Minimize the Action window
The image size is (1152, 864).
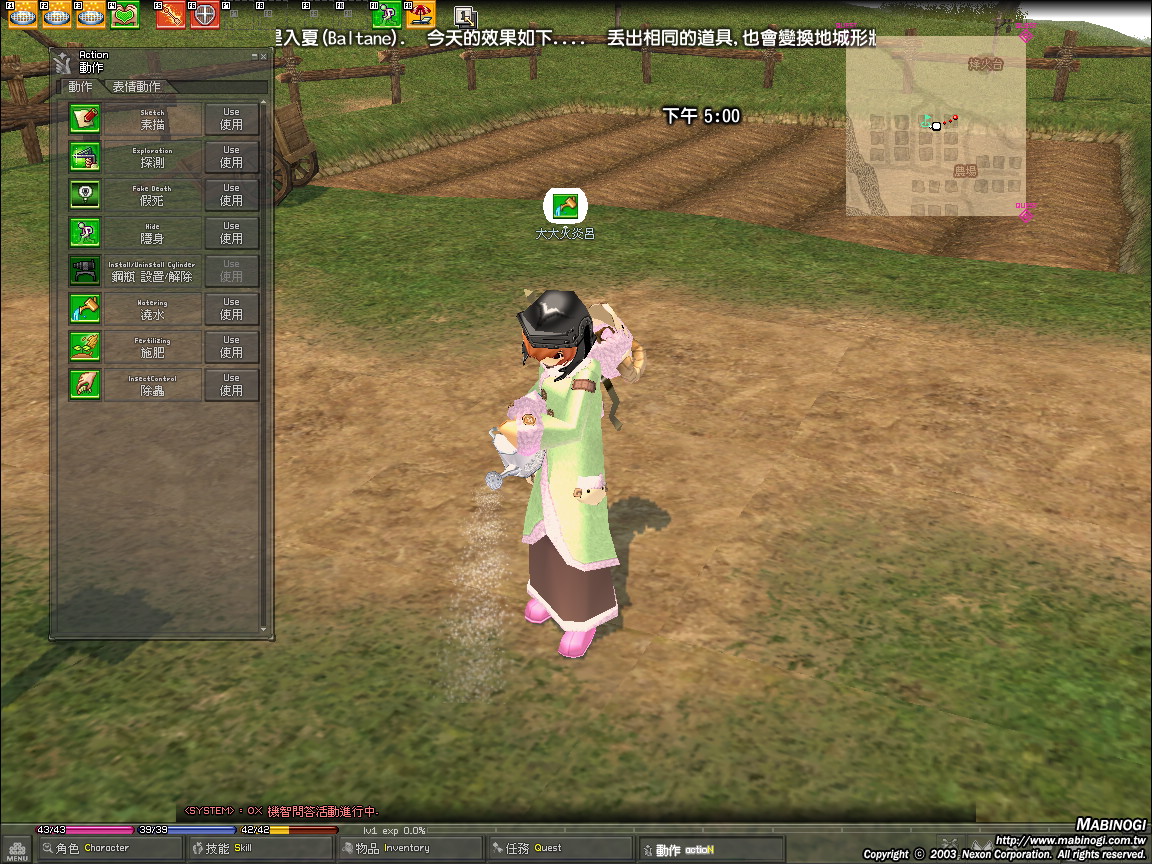[255, 57]
